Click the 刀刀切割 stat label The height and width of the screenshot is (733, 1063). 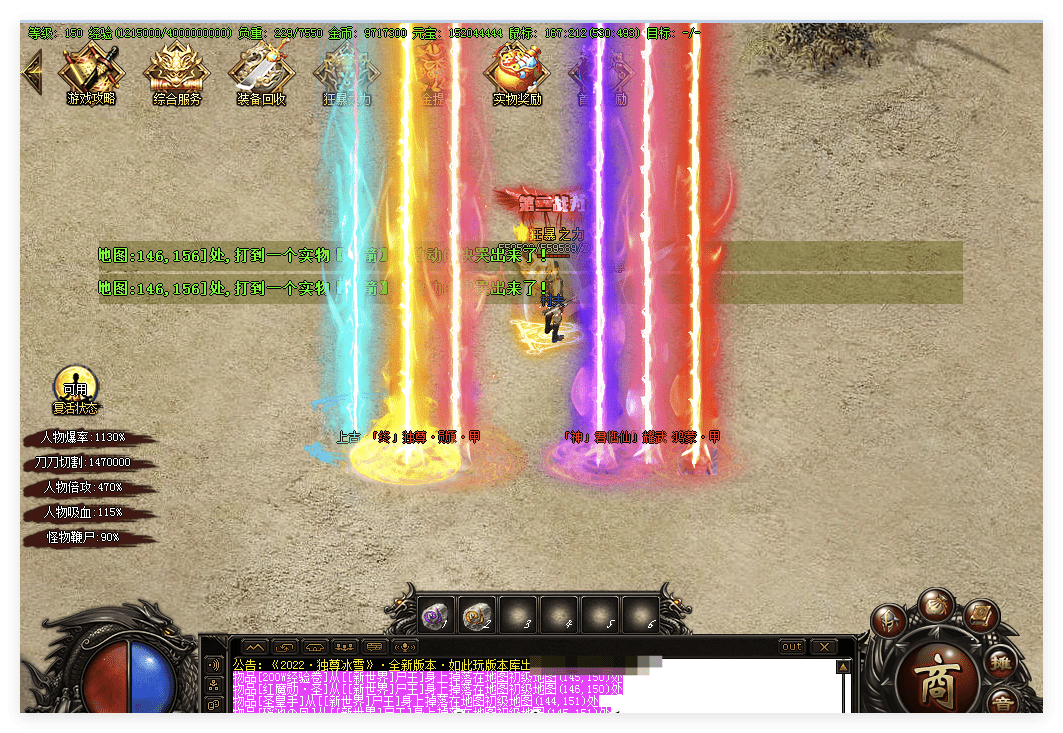(84, 463)
